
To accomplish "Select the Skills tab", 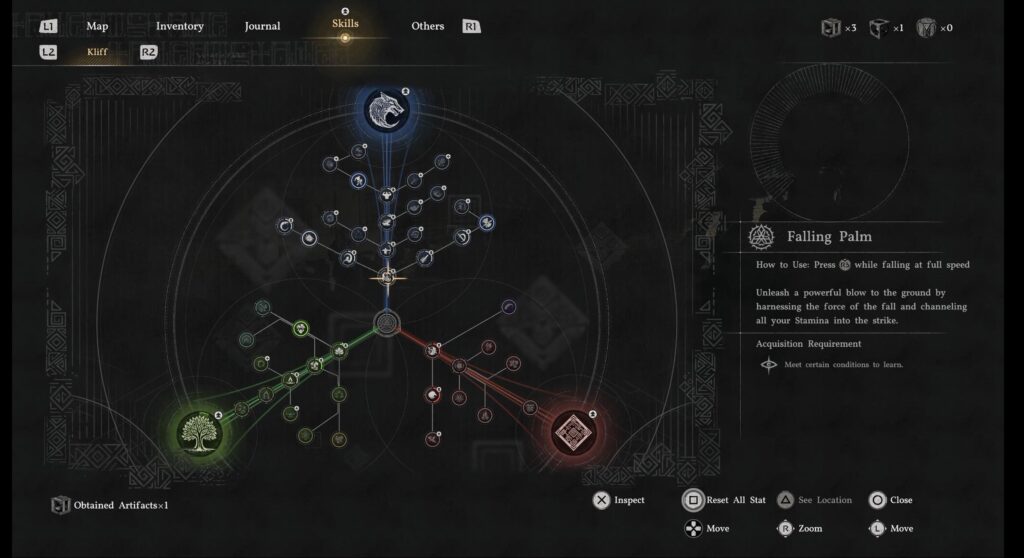I will 345,24.
